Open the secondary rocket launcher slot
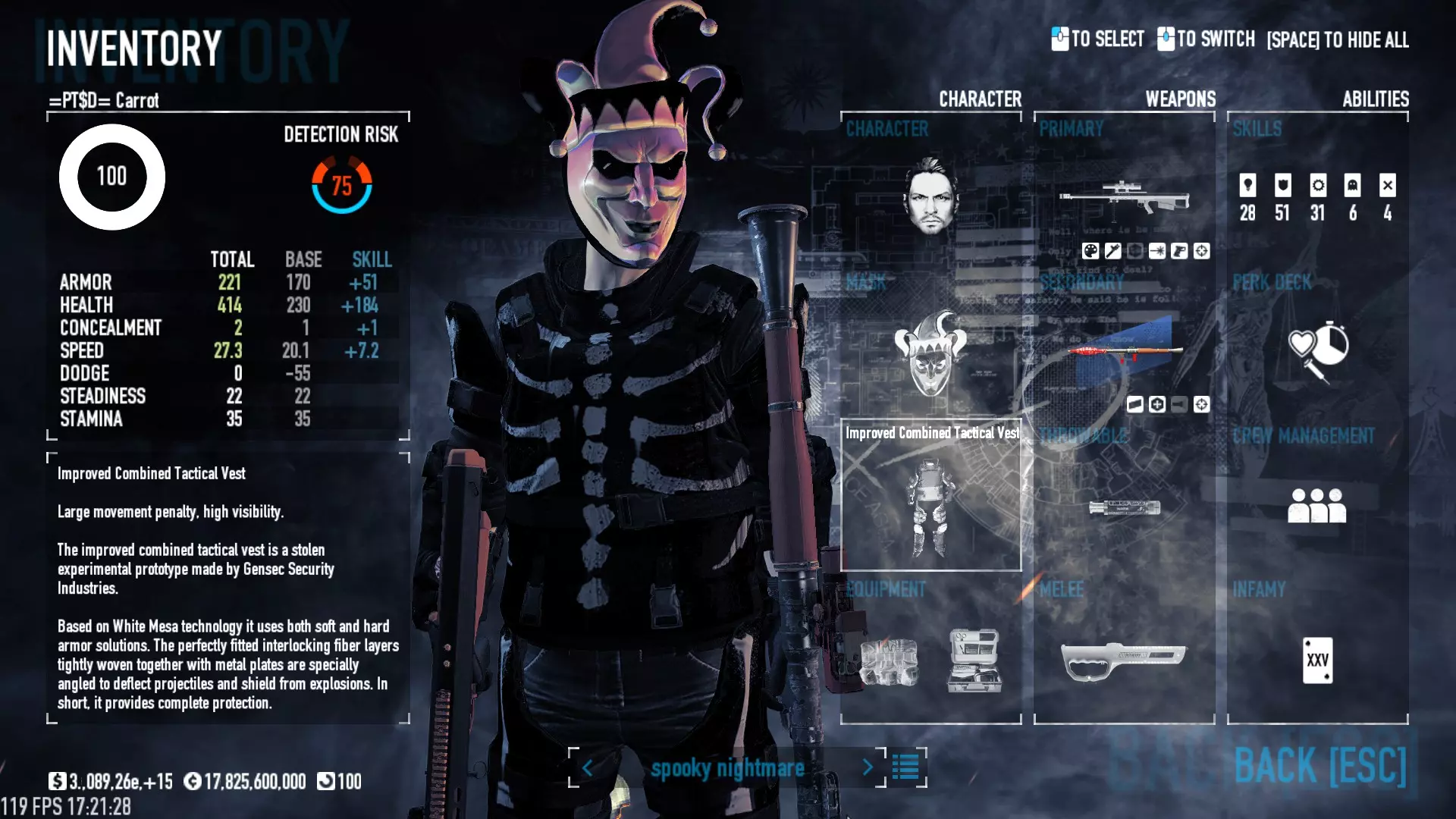Viewport: 1456px width, 819px height. point(1124,352)
